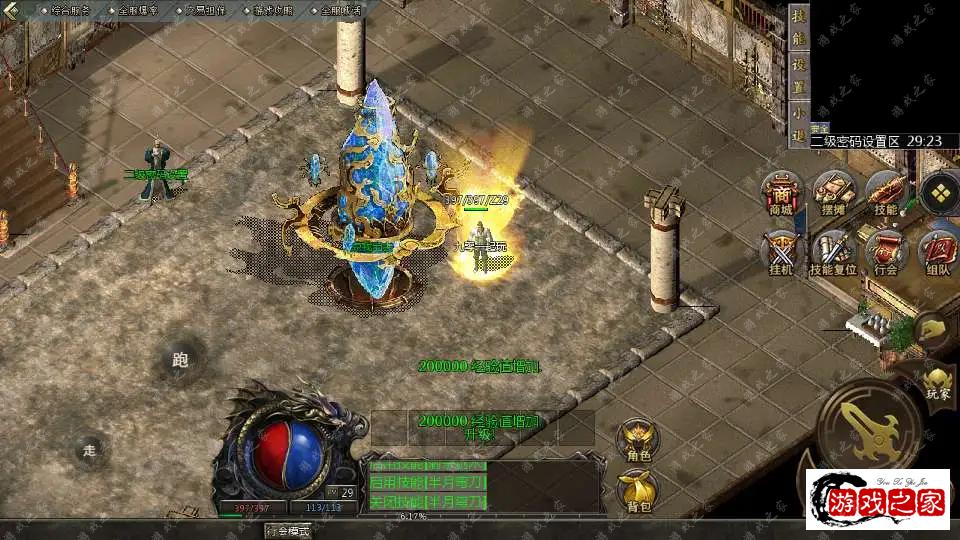
Task: Open the 组队 team icon
Action: [937, 252]
